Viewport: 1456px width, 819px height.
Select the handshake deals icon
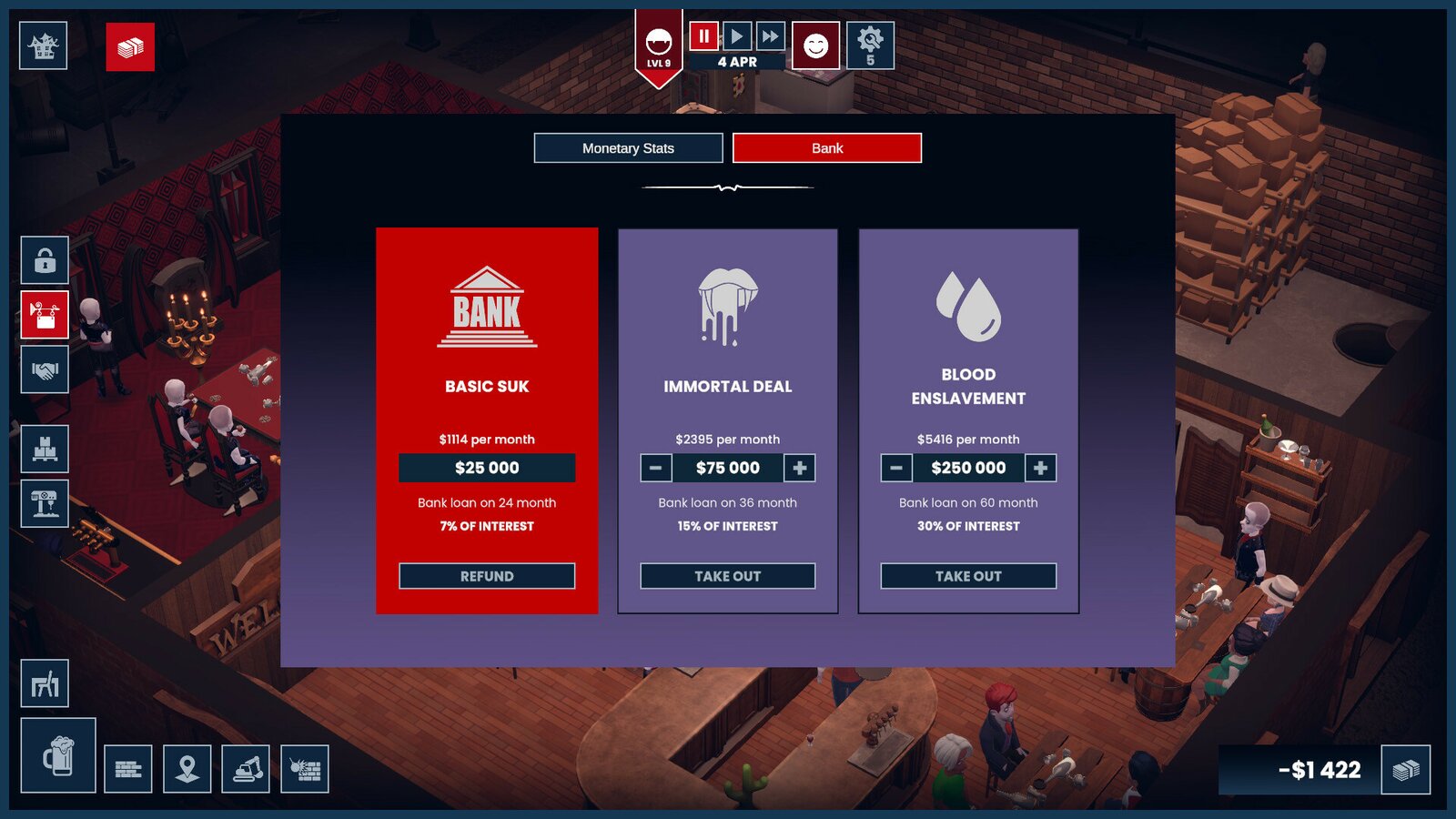[43, 368]
